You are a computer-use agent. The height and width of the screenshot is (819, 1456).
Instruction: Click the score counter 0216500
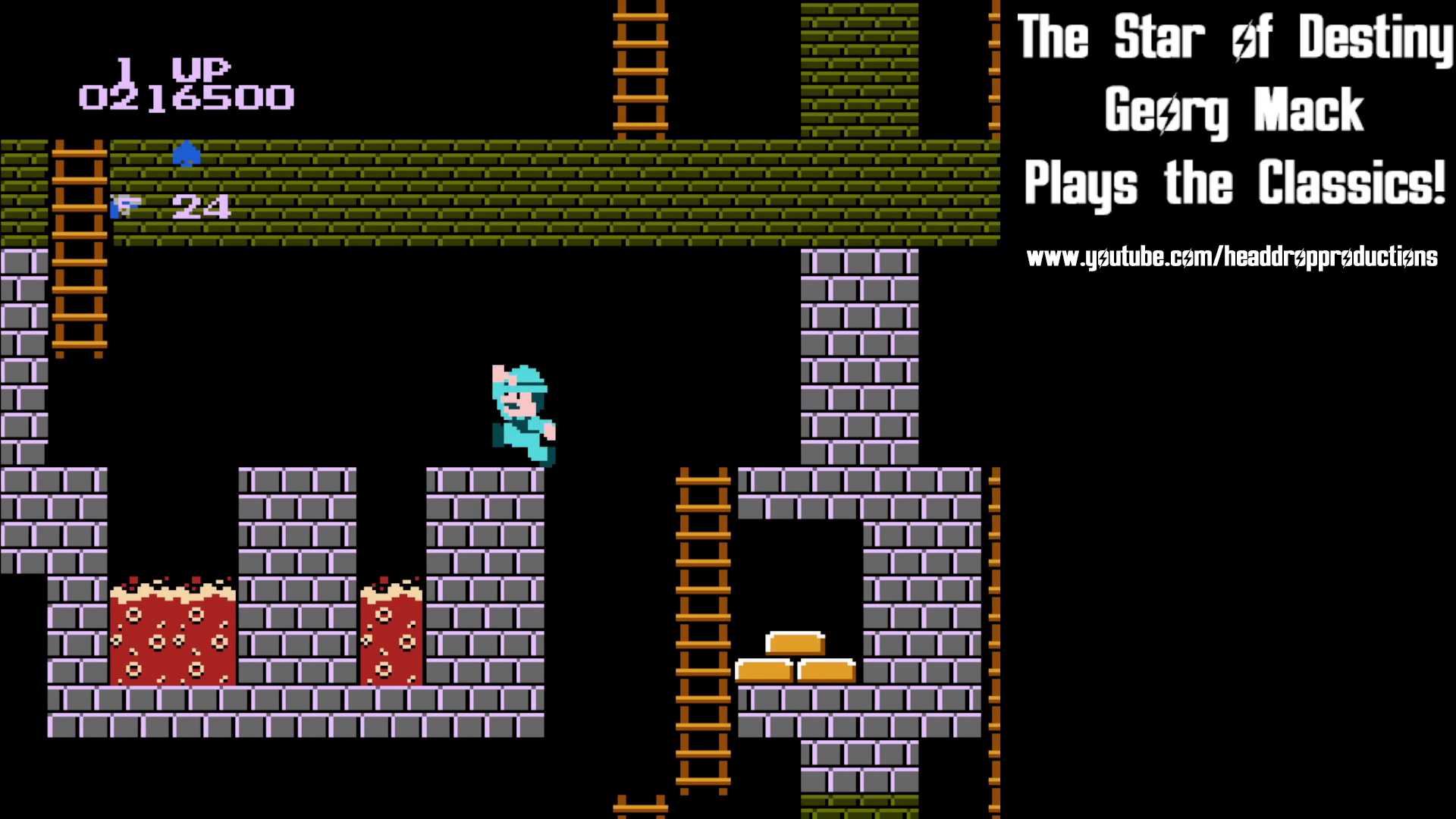(x=187, y=99)
